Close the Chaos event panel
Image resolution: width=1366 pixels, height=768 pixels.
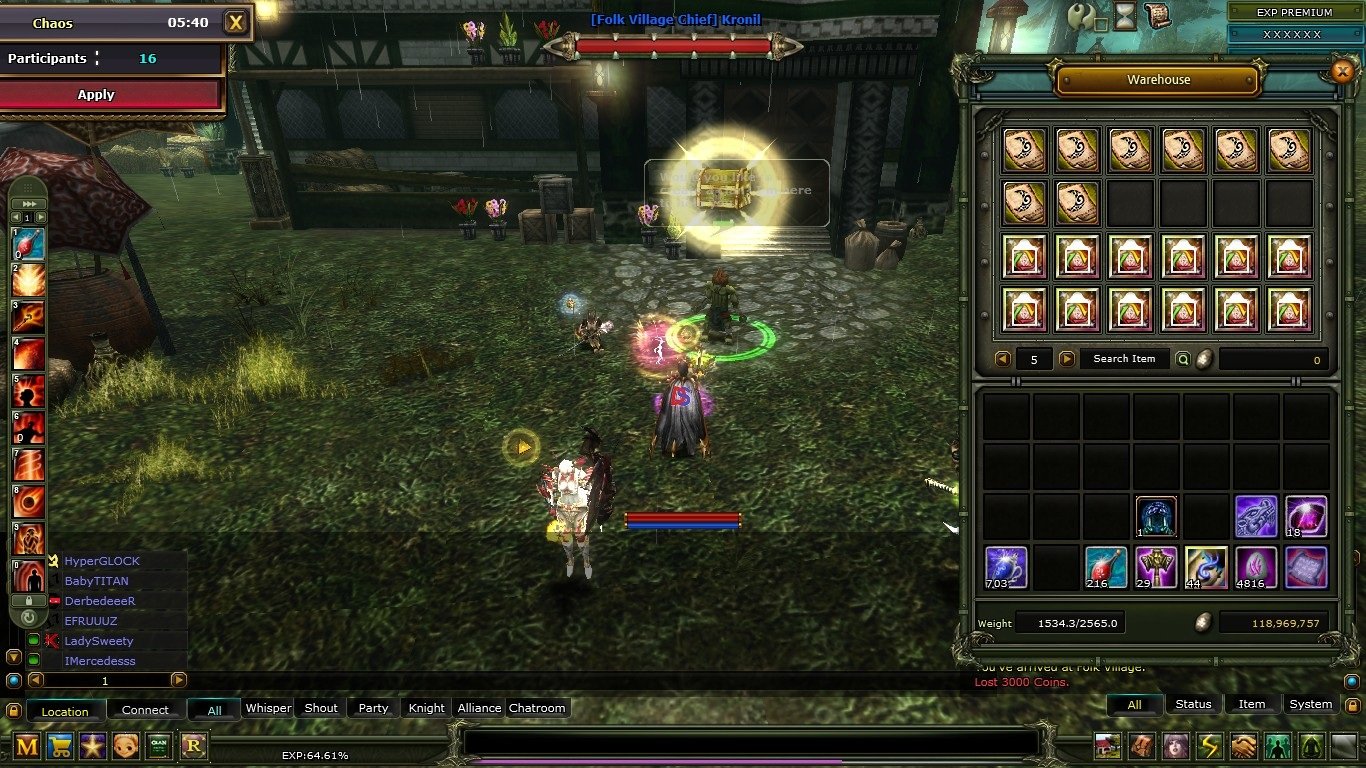point(235,22)
